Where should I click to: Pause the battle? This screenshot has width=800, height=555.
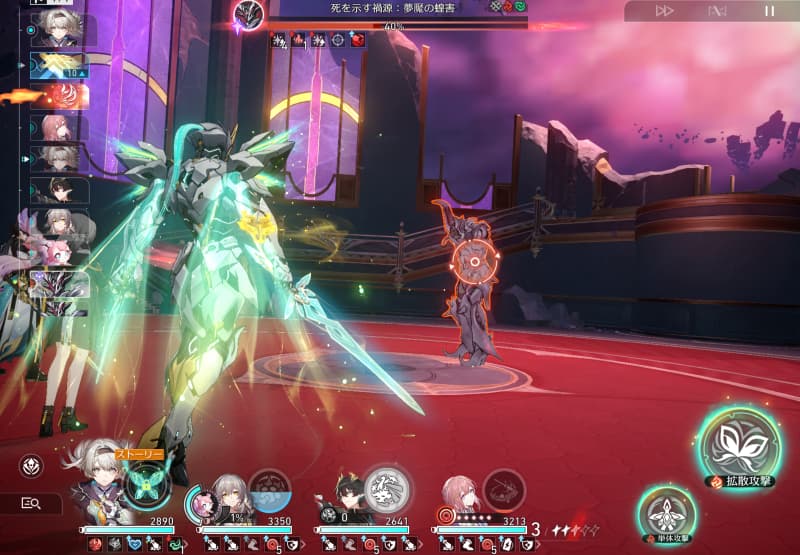point(769,11)
